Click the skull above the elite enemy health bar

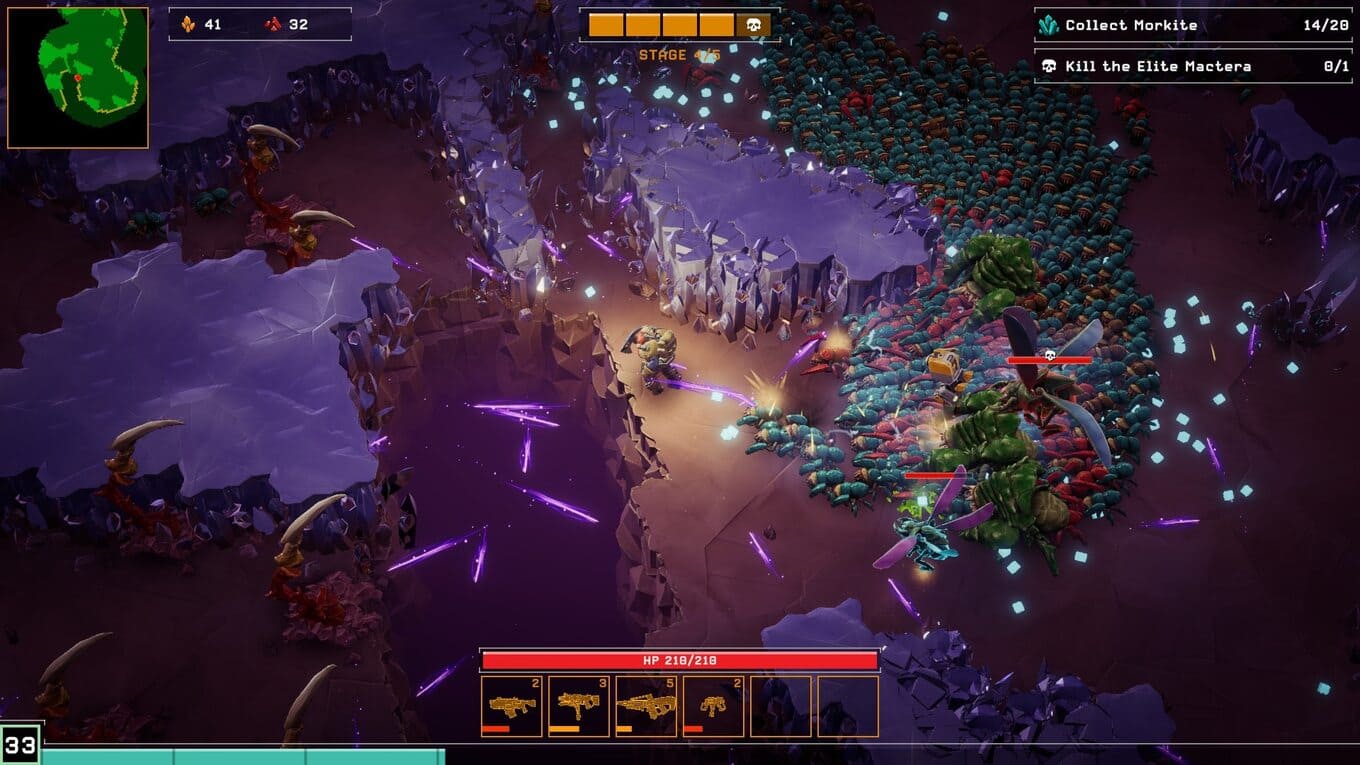pos(1050,355)
